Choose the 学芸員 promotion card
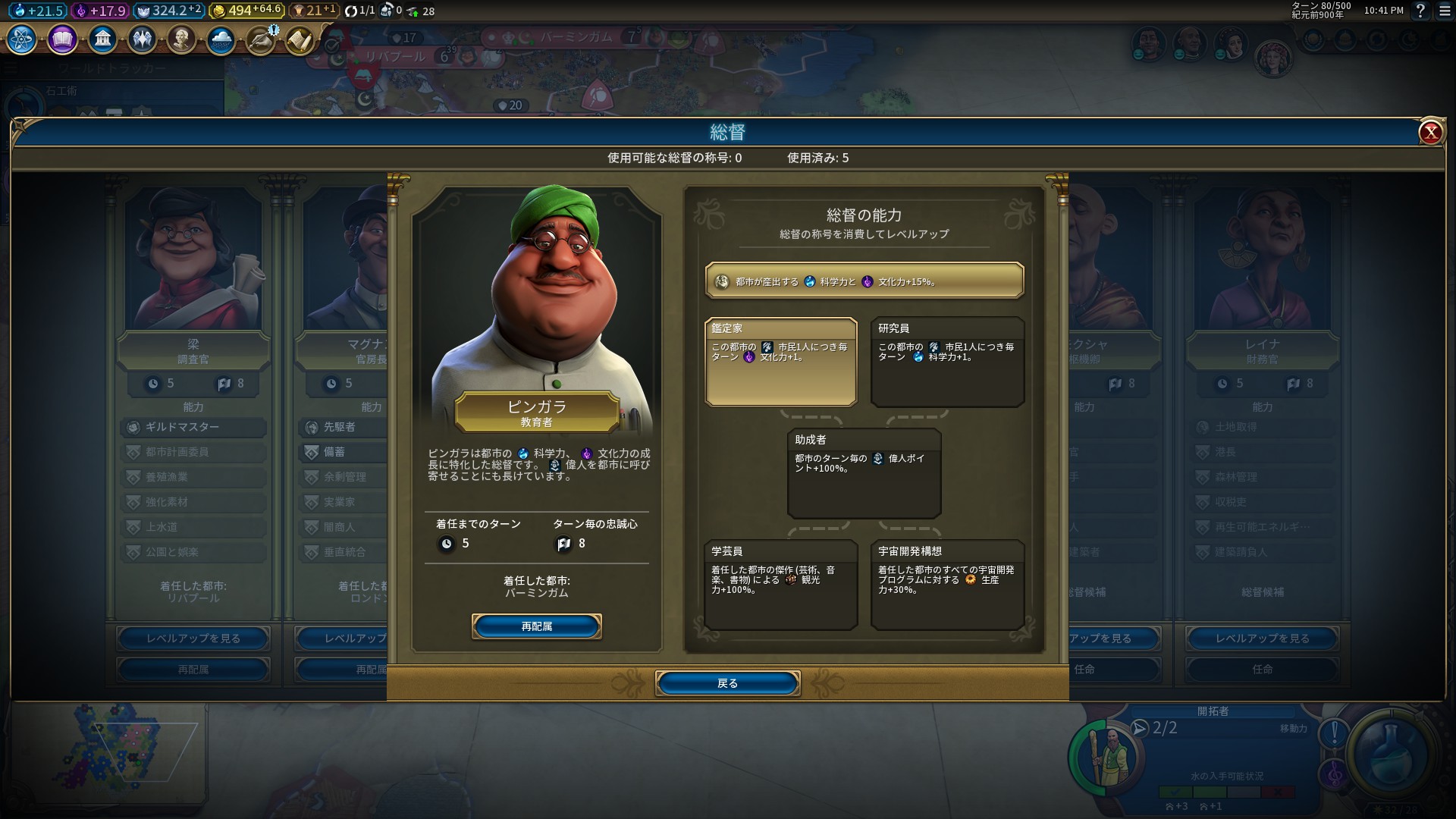The height and width of the screenshot is (819, 1456). click(780, 585)
